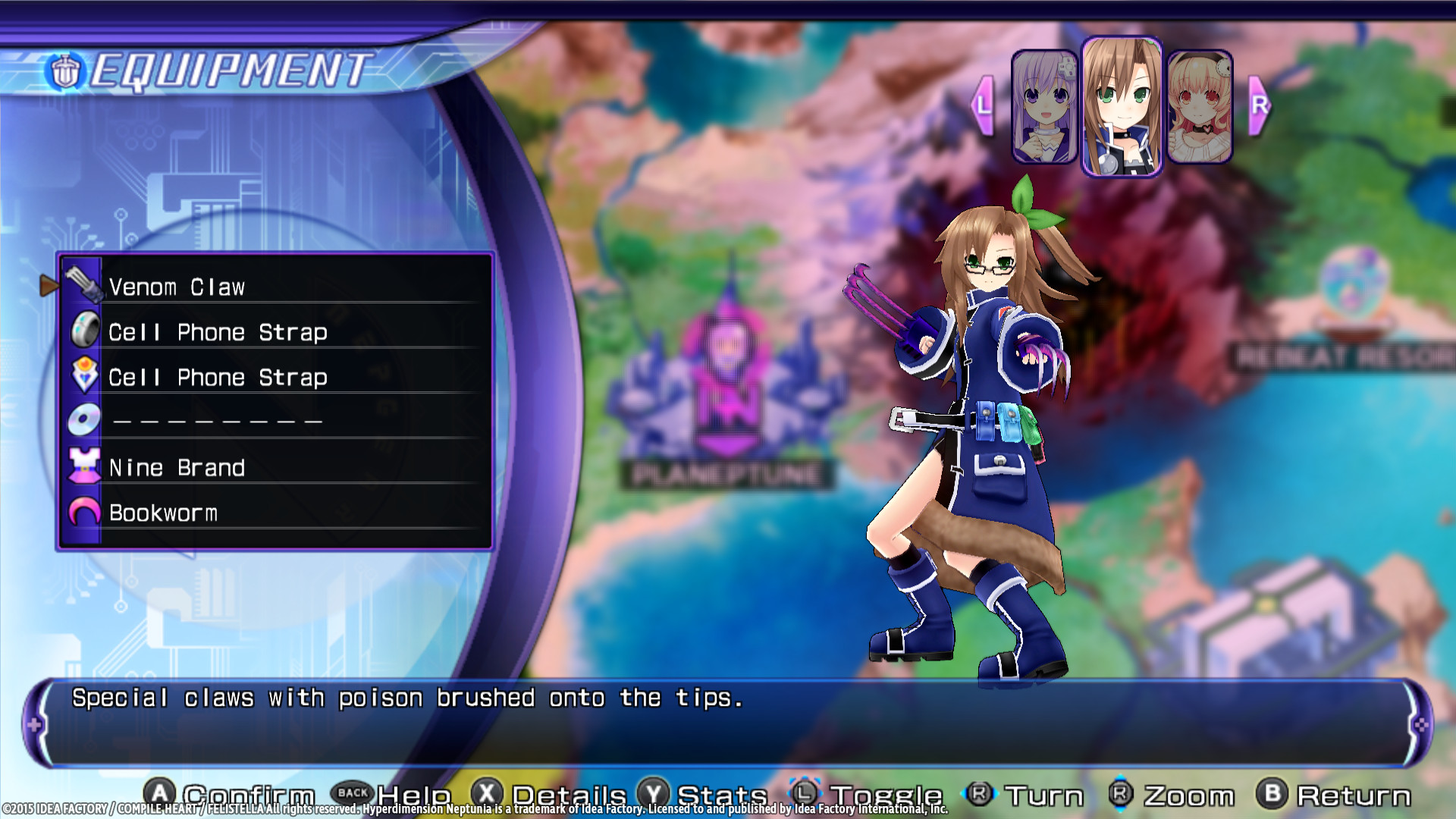The width and height of the screenshot is (1456, 819).
Task: Click the right R arrow to switch character
Action: point(1259,106)
